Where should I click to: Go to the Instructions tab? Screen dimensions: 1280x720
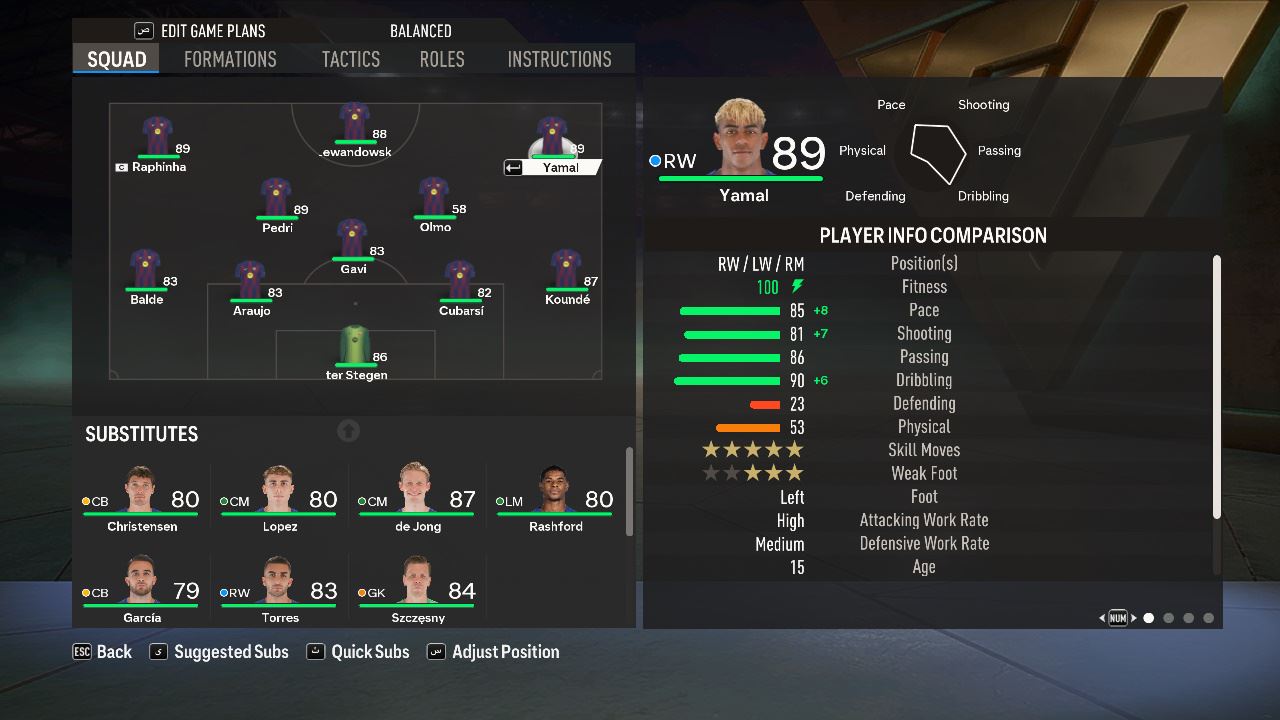(559, 59)
